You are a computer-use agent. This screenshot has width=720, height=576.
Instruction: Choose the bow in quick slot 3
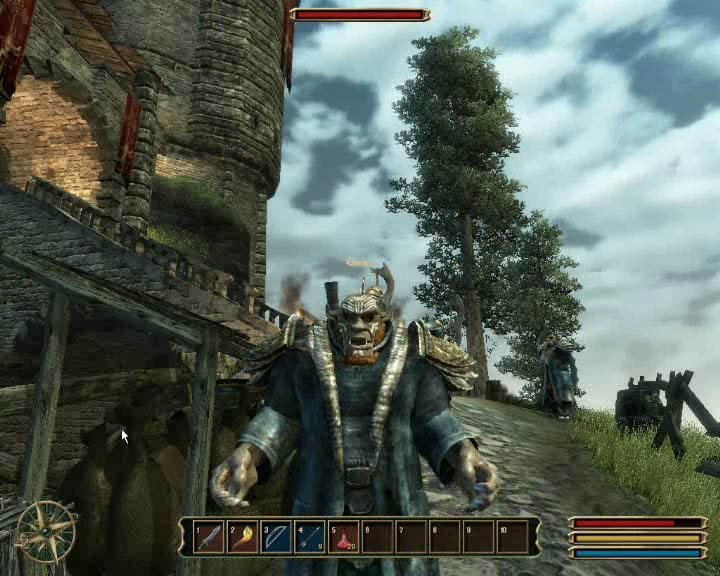(x=277, y=537)
